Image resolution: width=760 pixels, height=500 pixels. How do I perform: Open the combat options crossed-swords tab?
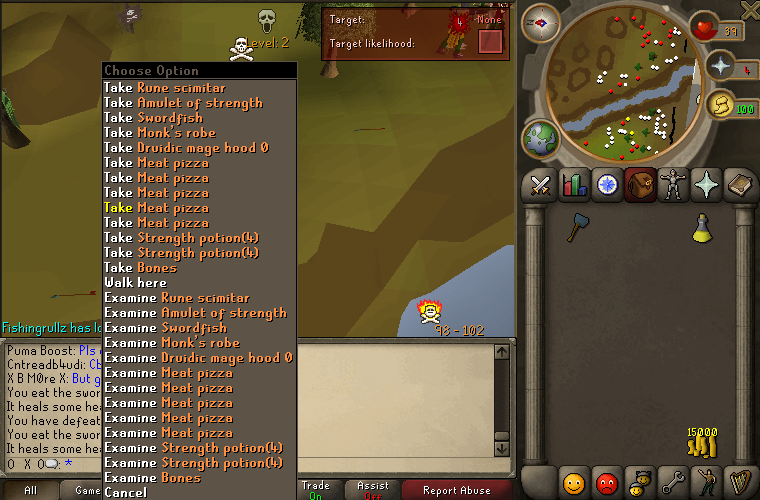pyautogui.click(x=543, y=185)
